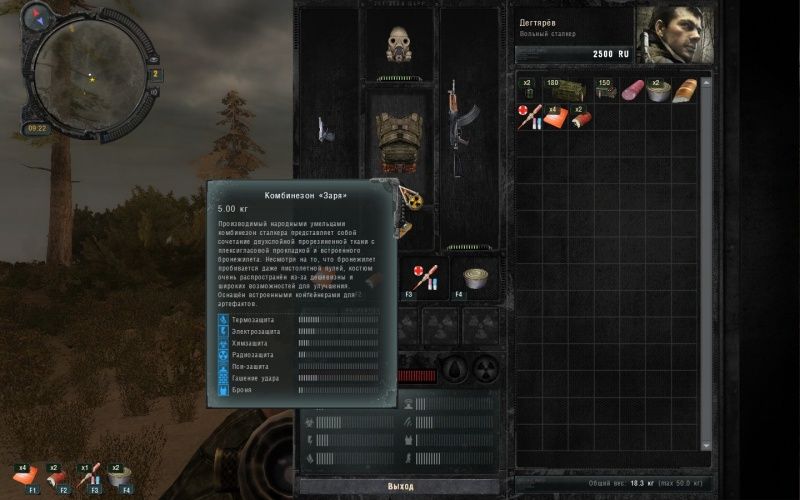Select the x2 grenades in the backpack
The width and height of the screenshot is (800, 500).
point(529,90)
